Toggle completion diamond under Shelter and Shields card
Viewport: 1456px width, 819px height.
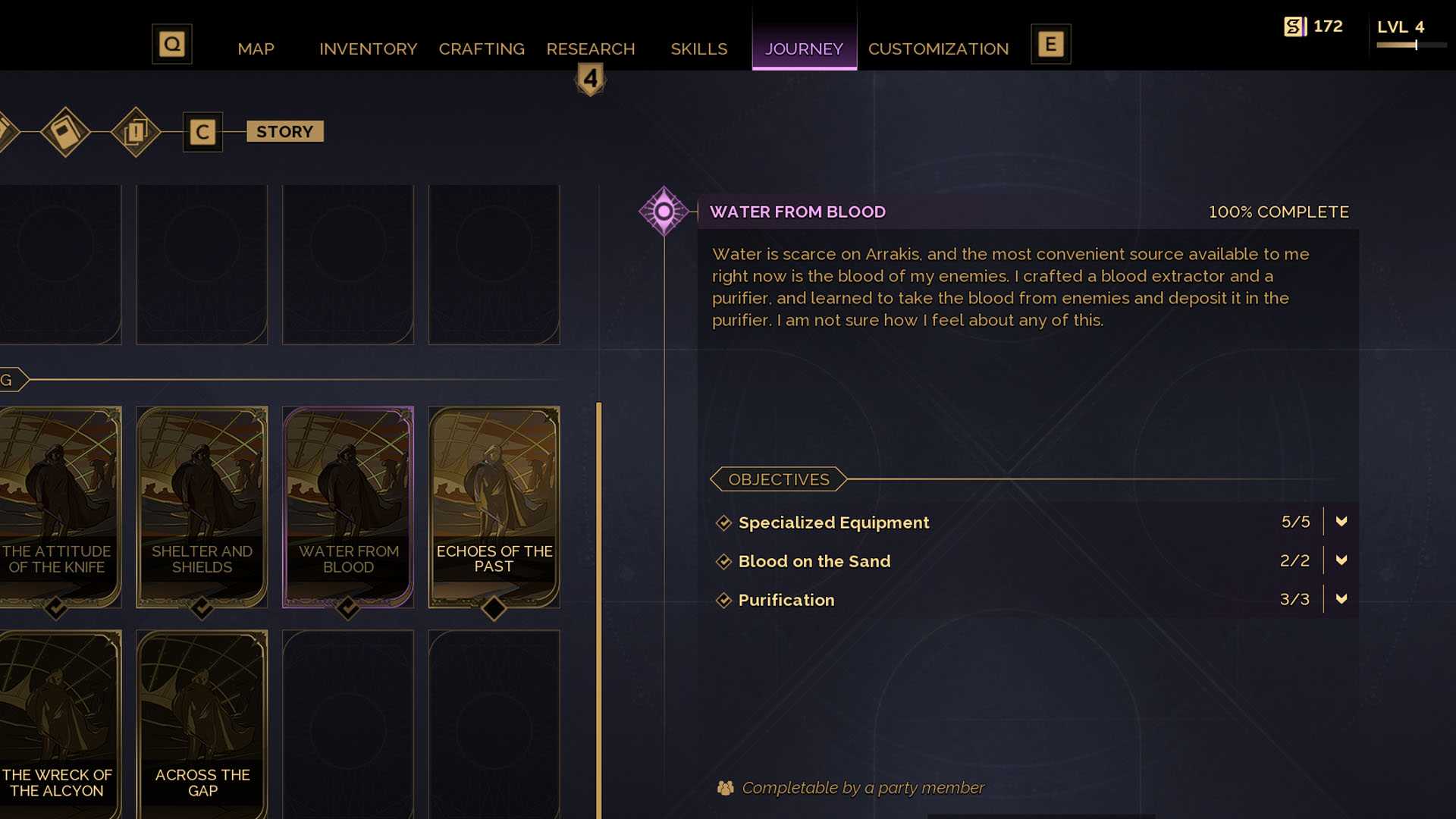click(x=202, y=607)
